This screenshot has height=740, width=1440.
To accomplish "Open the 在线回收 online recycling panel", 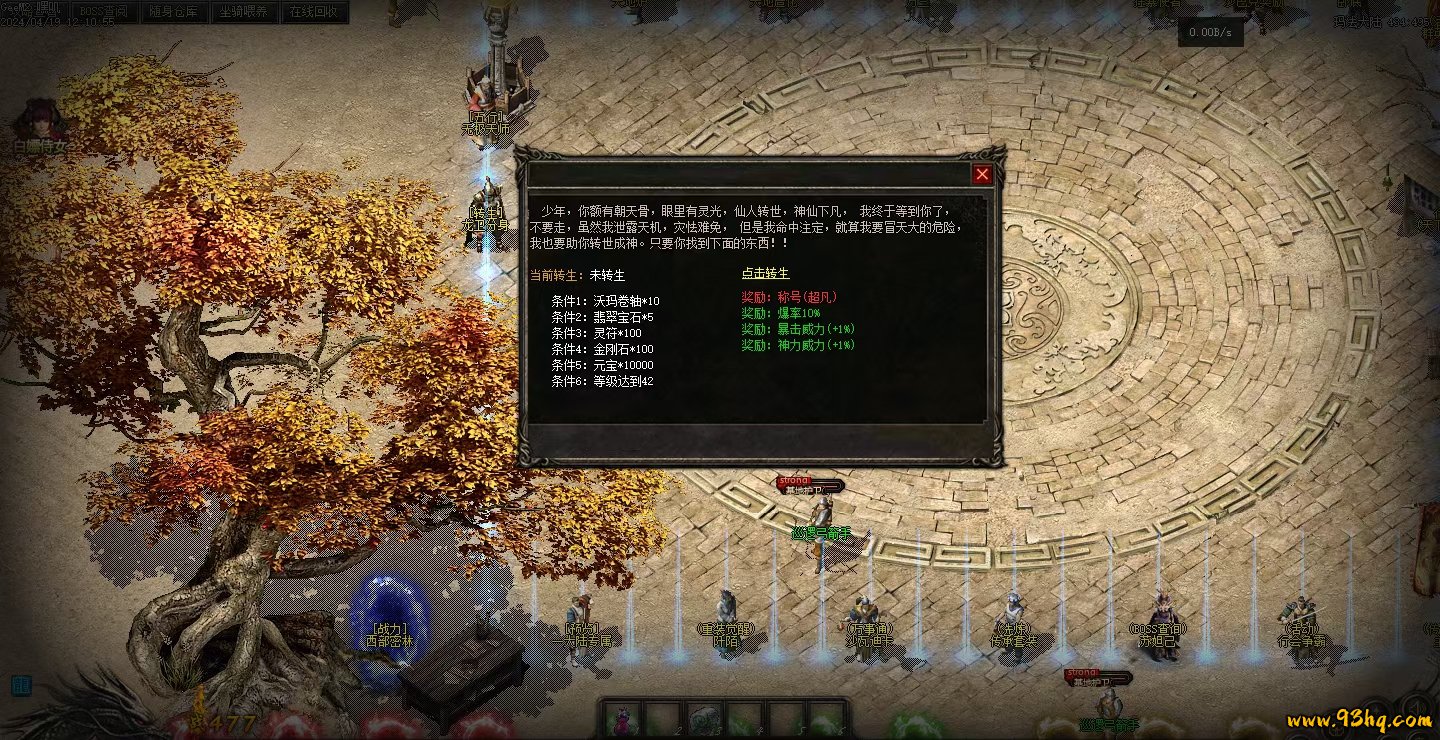I will point(314,12).
